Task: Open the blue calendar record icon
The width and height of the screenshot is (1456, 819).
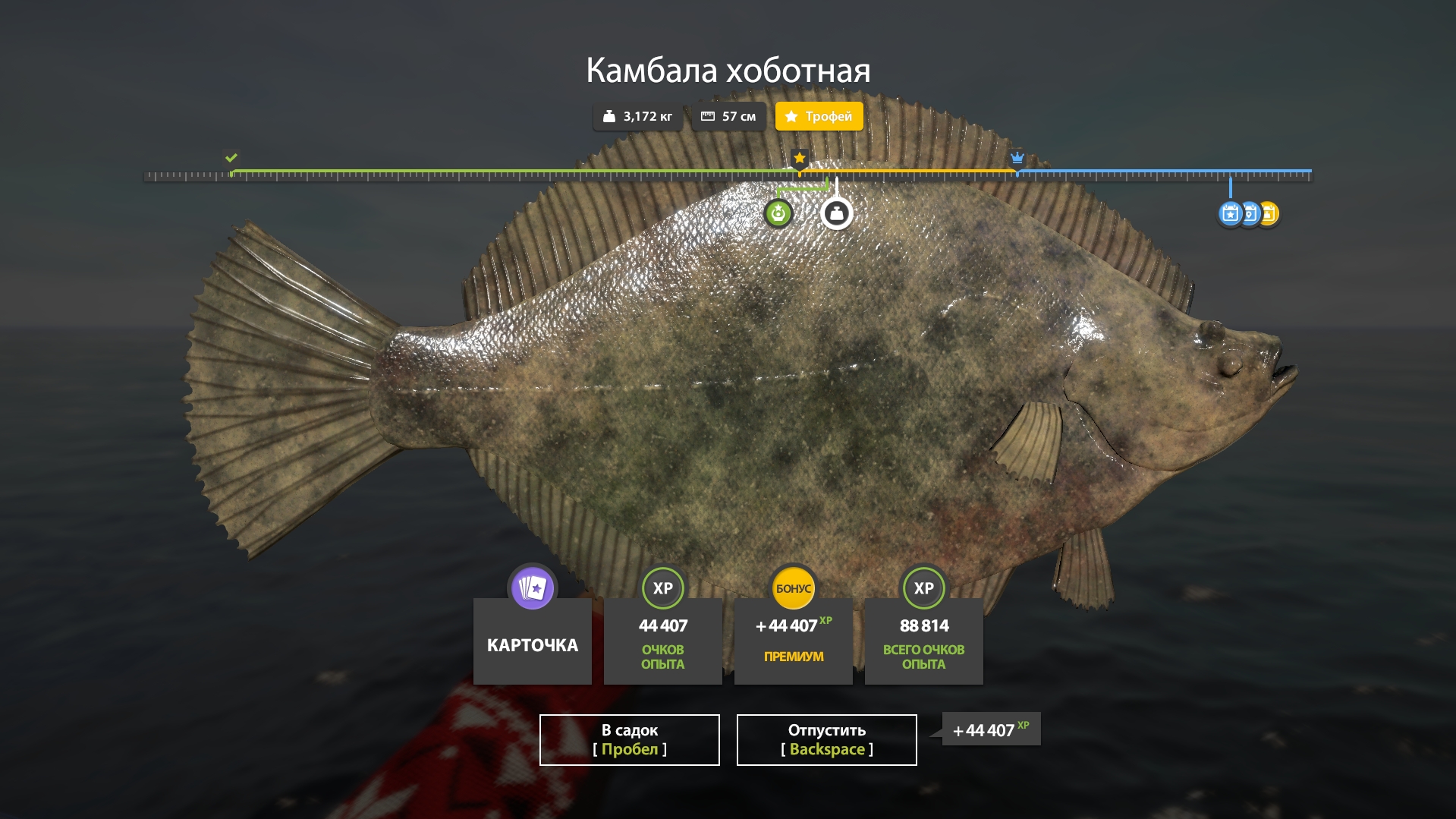Action: click(1230, 214)
